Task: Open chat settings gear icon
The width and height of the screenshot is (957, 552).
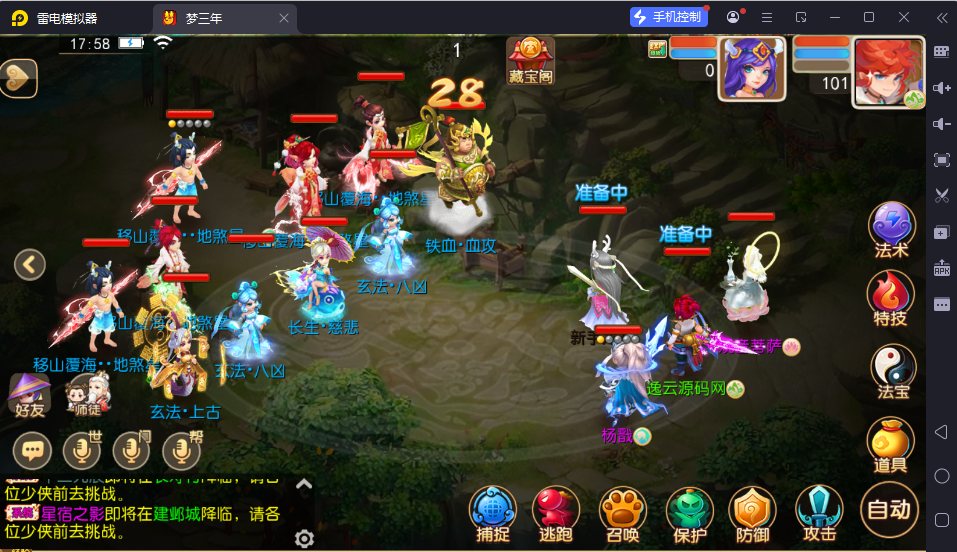Action: [x=304, y=539]
